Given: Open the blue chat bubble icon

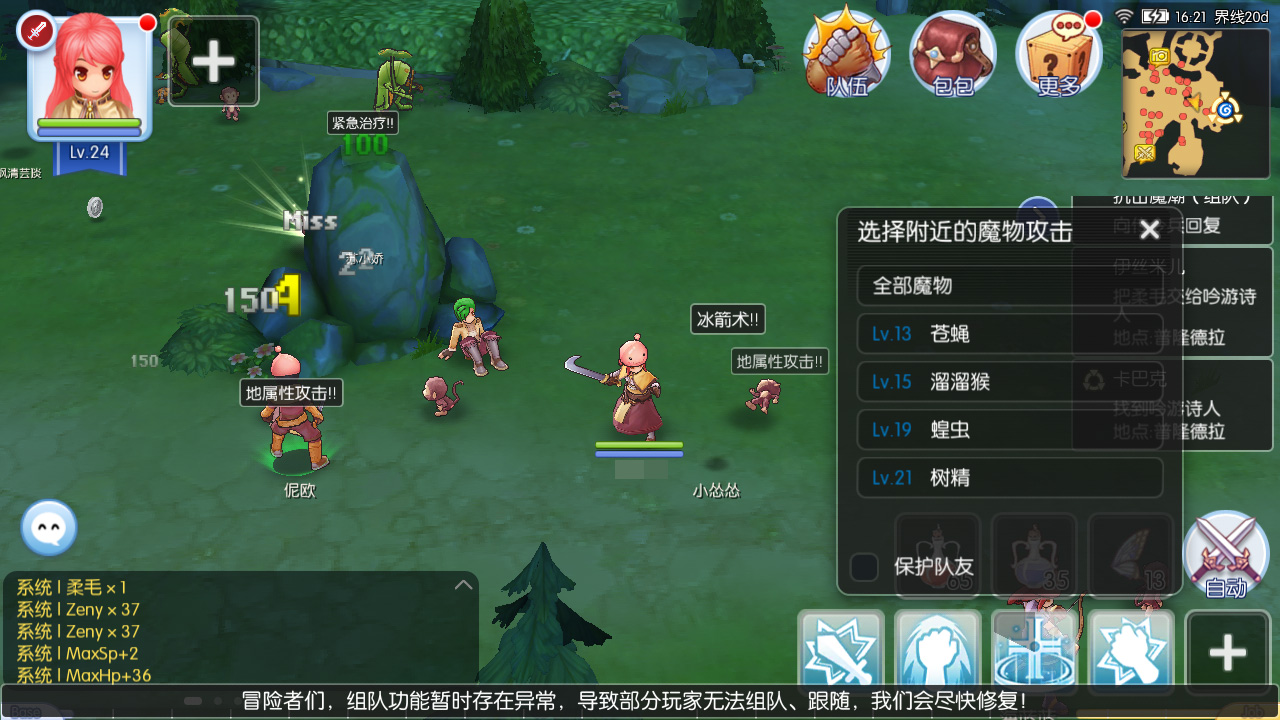Looking at the screenshot, I should [x=48, y=528].
